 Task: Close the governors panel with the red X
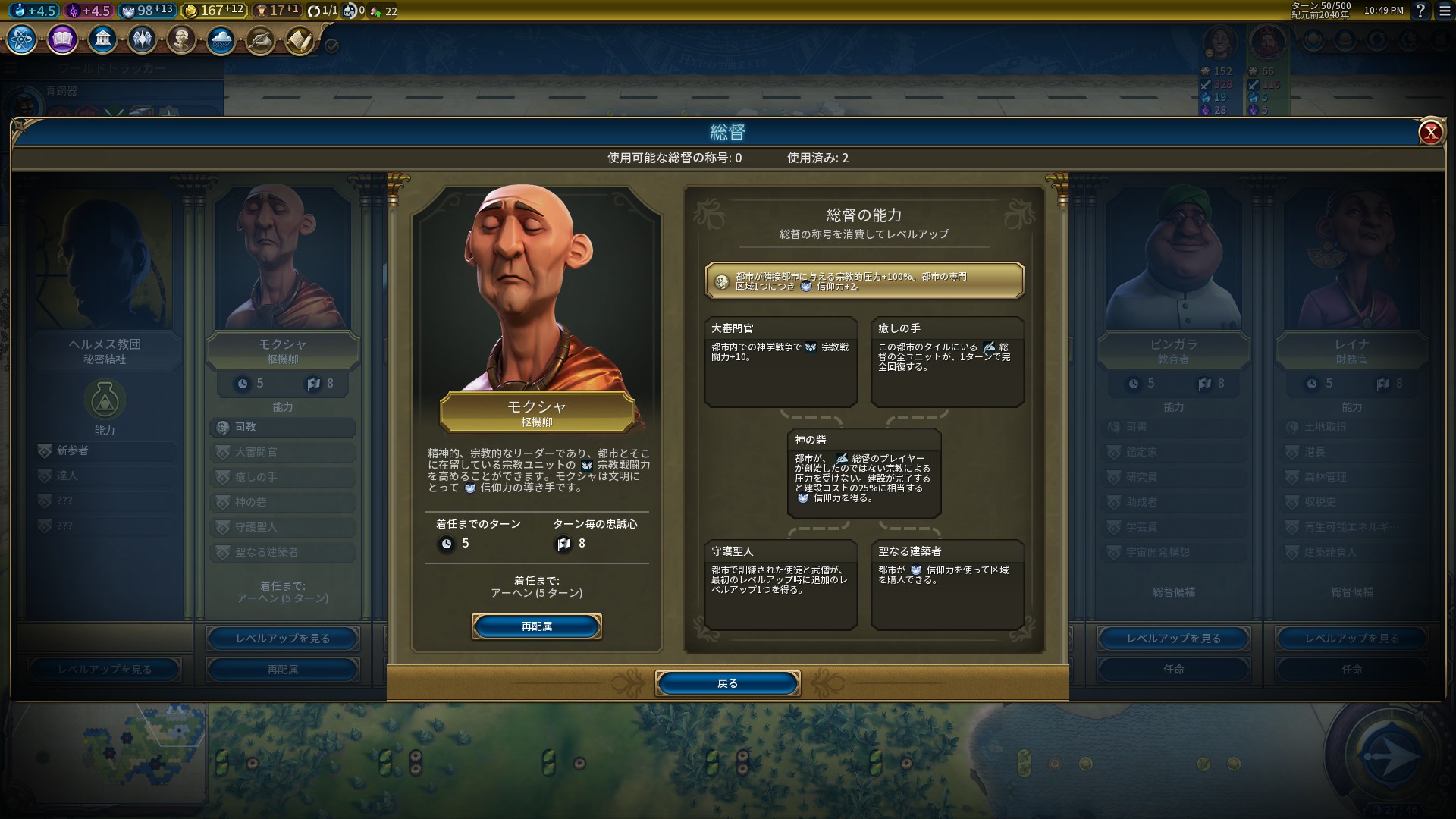coord(1430,133)
